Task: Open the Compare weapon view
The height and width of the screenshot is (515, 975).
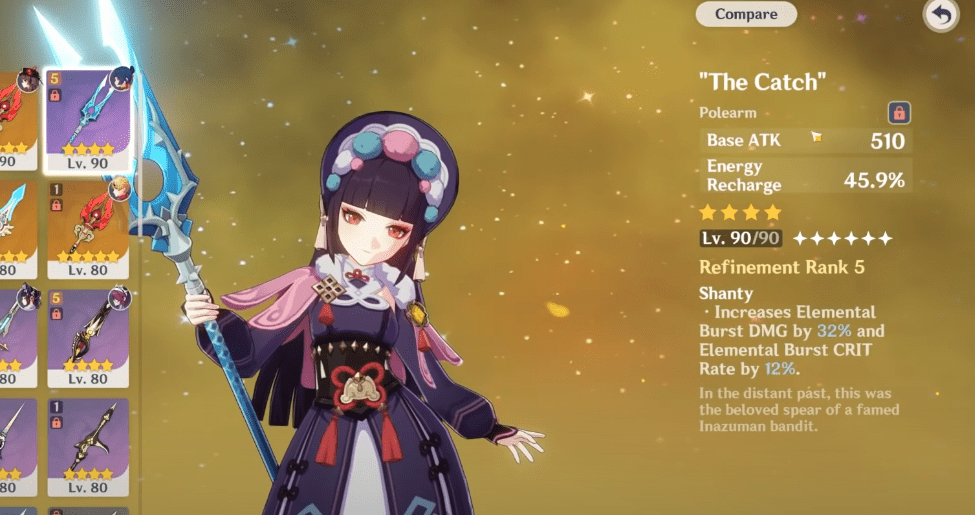Action: tap(746, 14)
